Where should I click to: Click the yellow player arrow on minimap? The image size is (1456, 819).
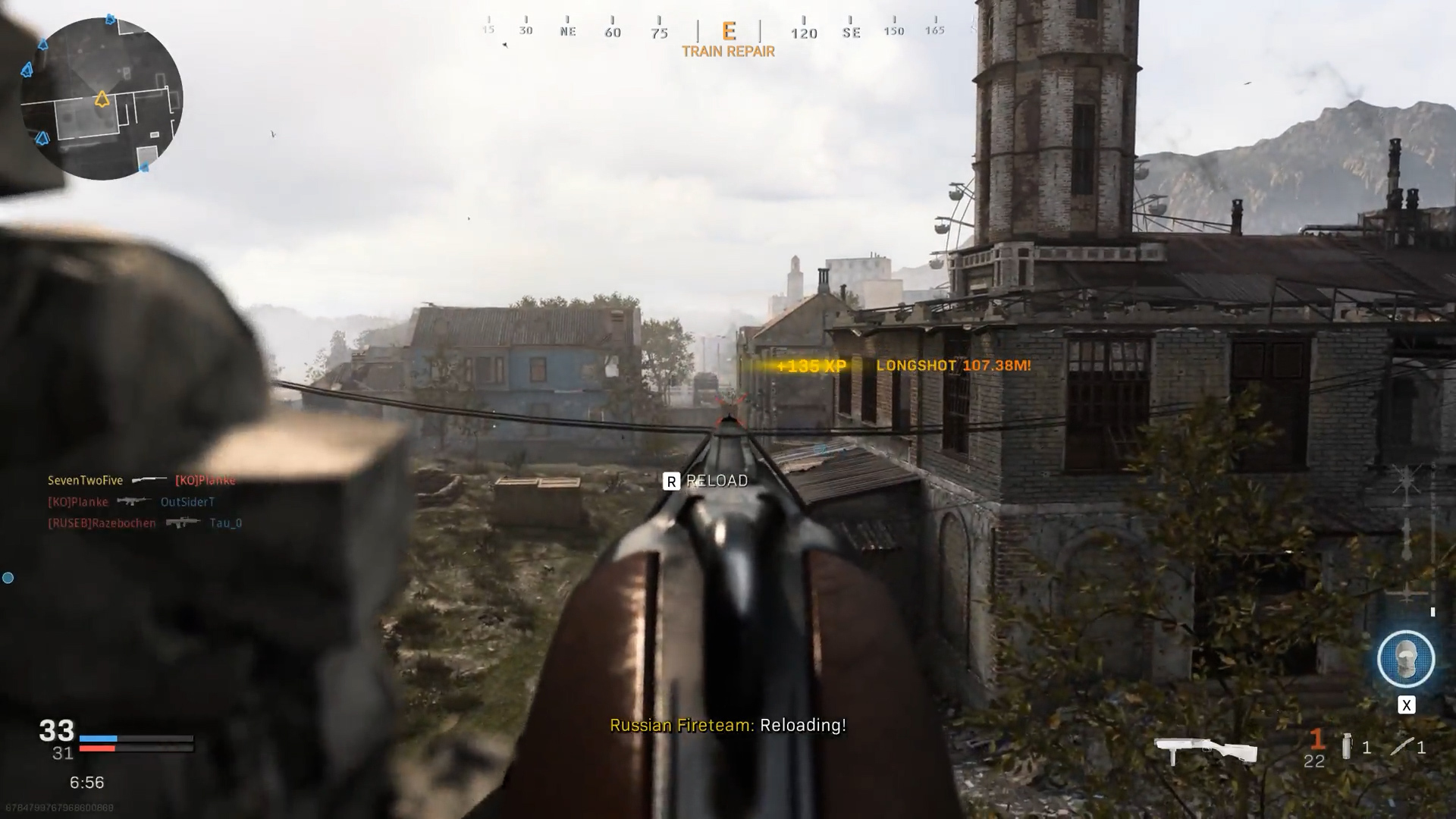point(102,99)
